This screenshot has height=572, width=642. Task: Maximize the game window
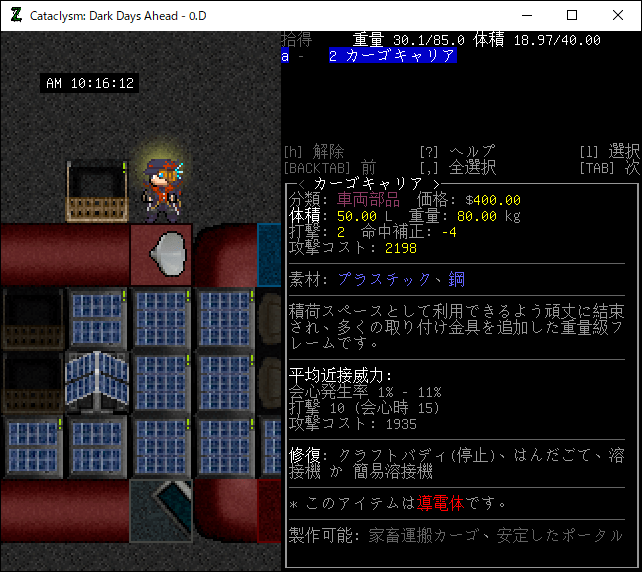click(572, 15)
